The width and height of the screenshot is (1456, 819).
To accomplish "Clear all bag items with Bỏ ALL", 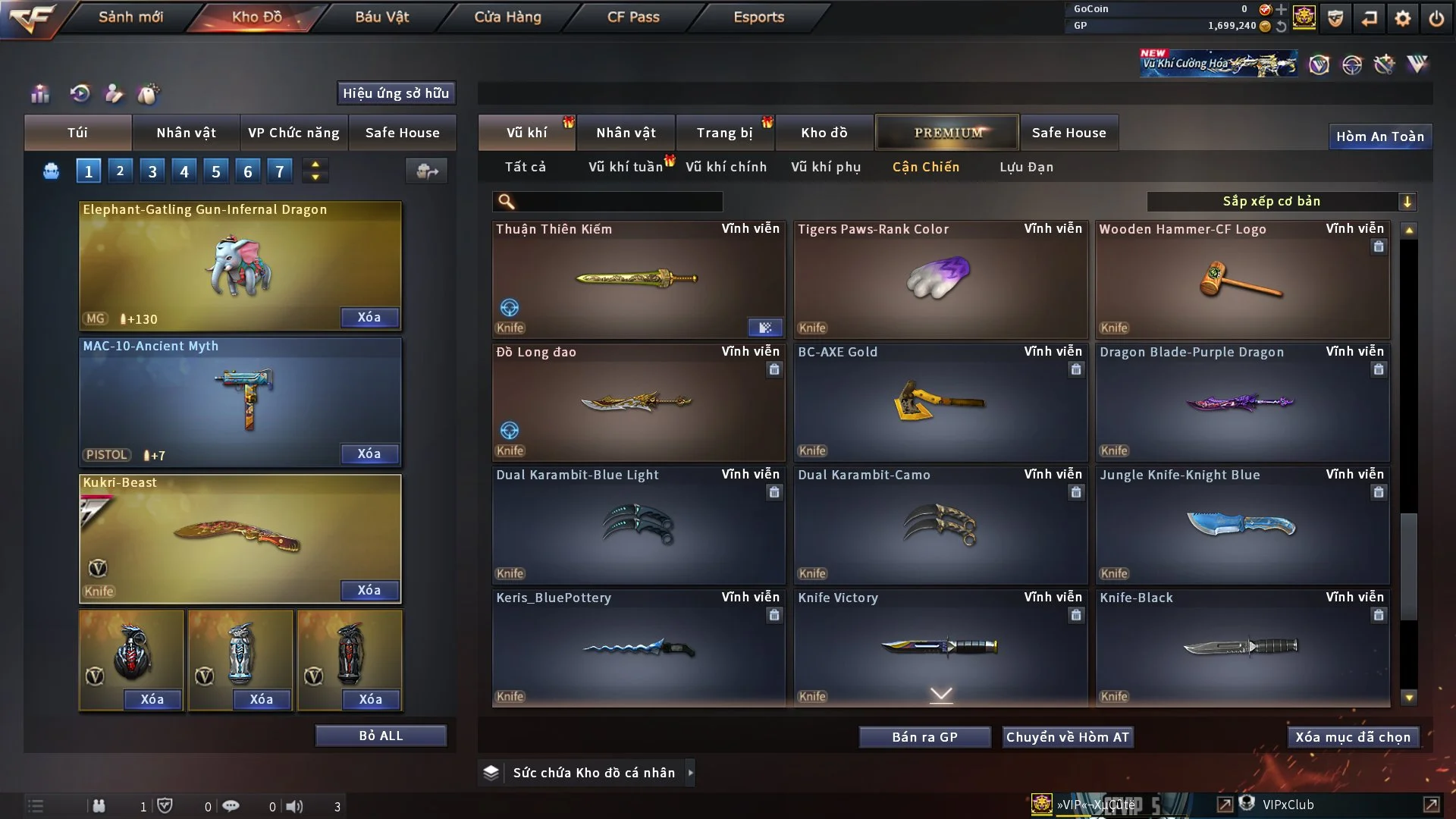I will 381,736.
